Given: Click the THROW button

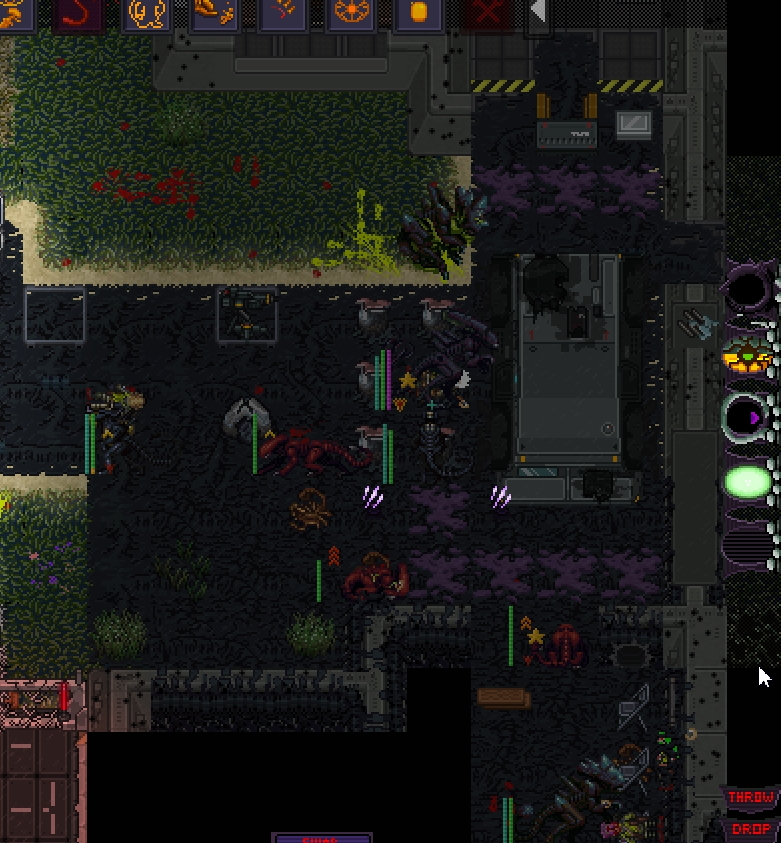Looking at the screenshot, I should [750, 798].
